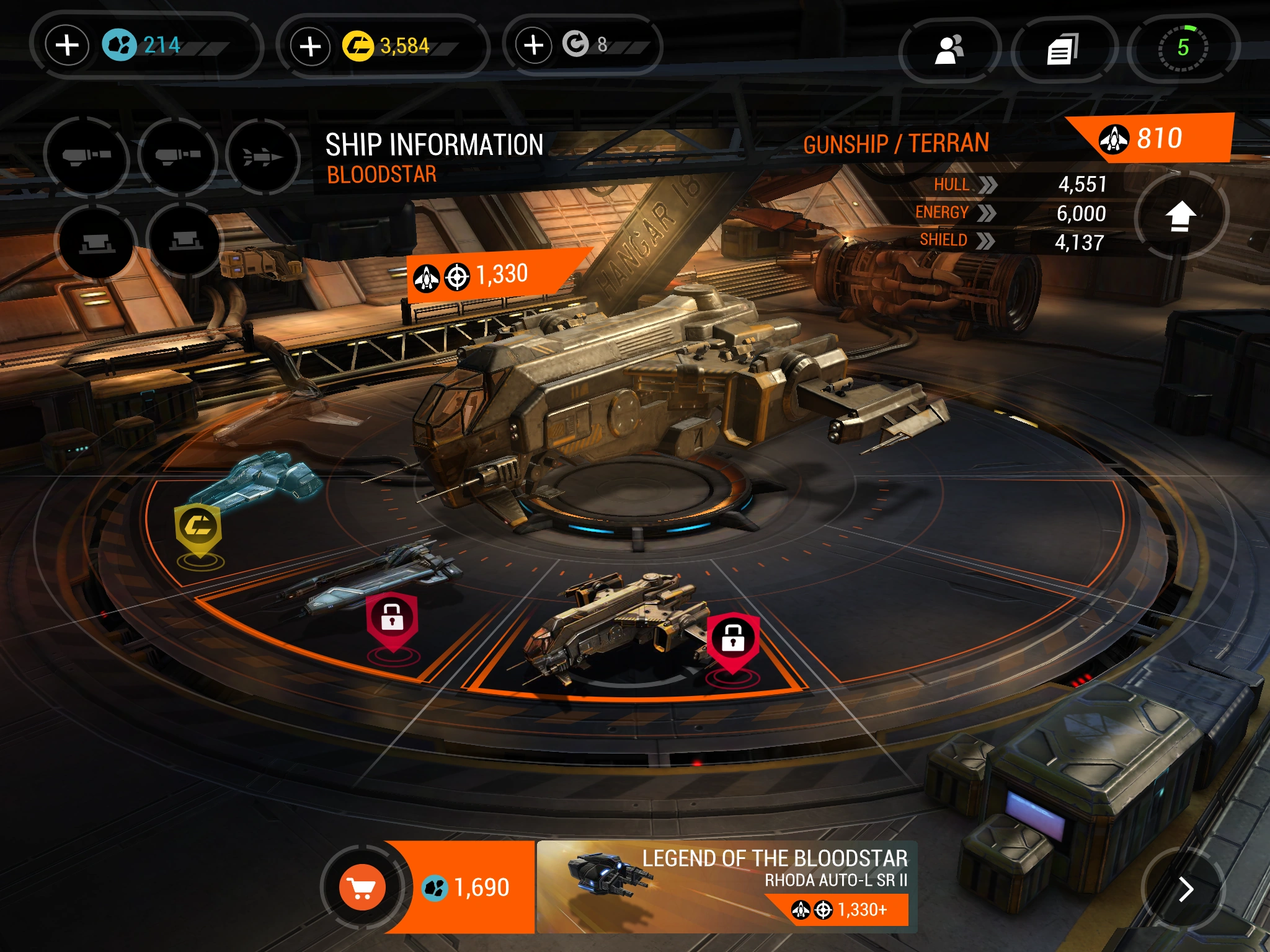
Task: Tap the level 5 player indicator
Action: point(1183,48)
